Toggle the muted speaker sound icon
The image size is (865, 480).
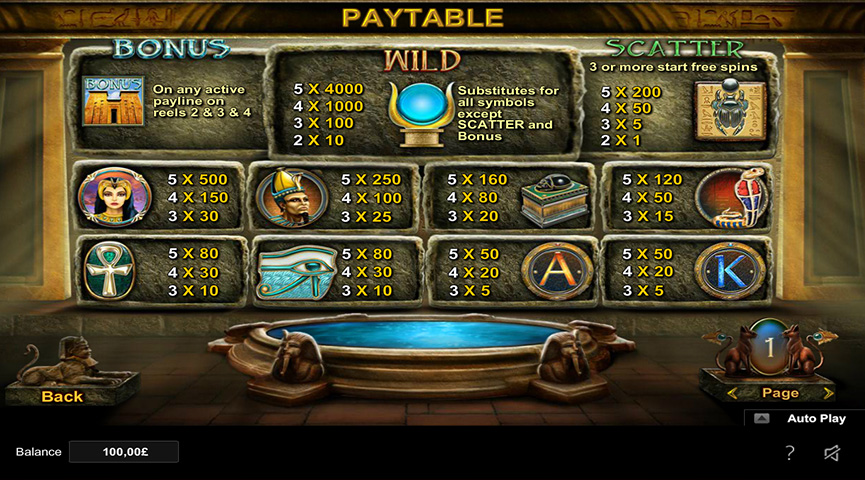(x=832, y=453)
